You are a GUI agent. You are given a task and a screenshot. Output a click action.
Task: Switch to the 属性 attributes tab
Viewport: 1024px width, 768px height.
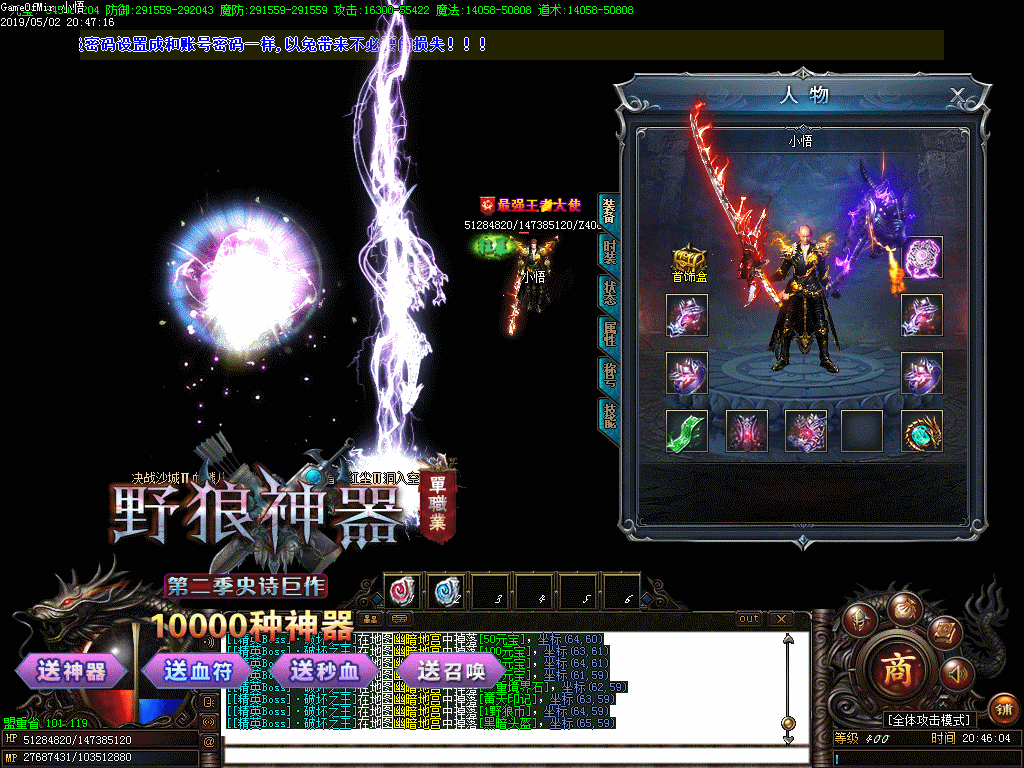pyautogui.click(x=609, y=333)
